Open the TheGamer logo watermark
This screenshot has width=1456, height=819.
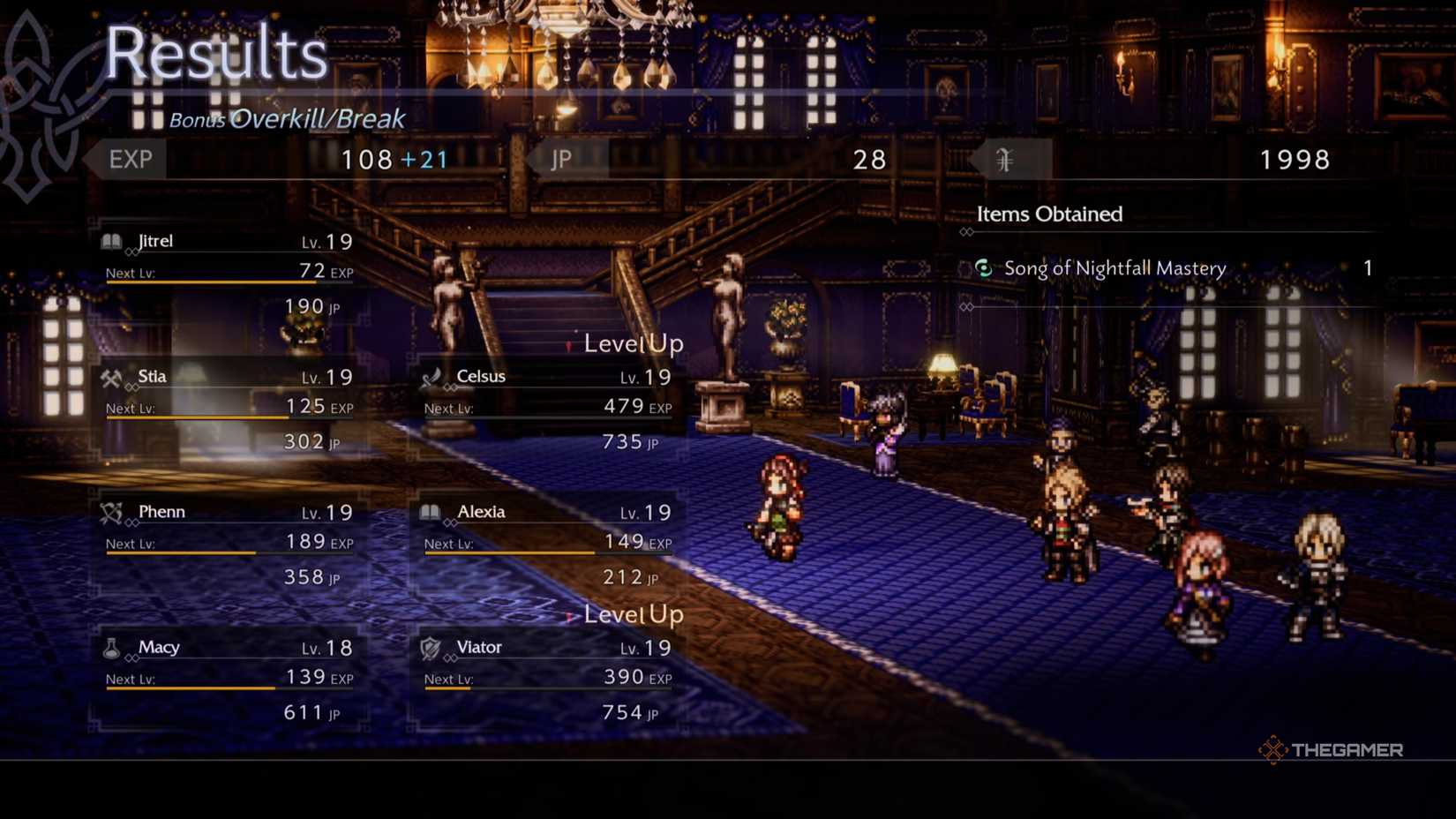(x=1332, y=749)
